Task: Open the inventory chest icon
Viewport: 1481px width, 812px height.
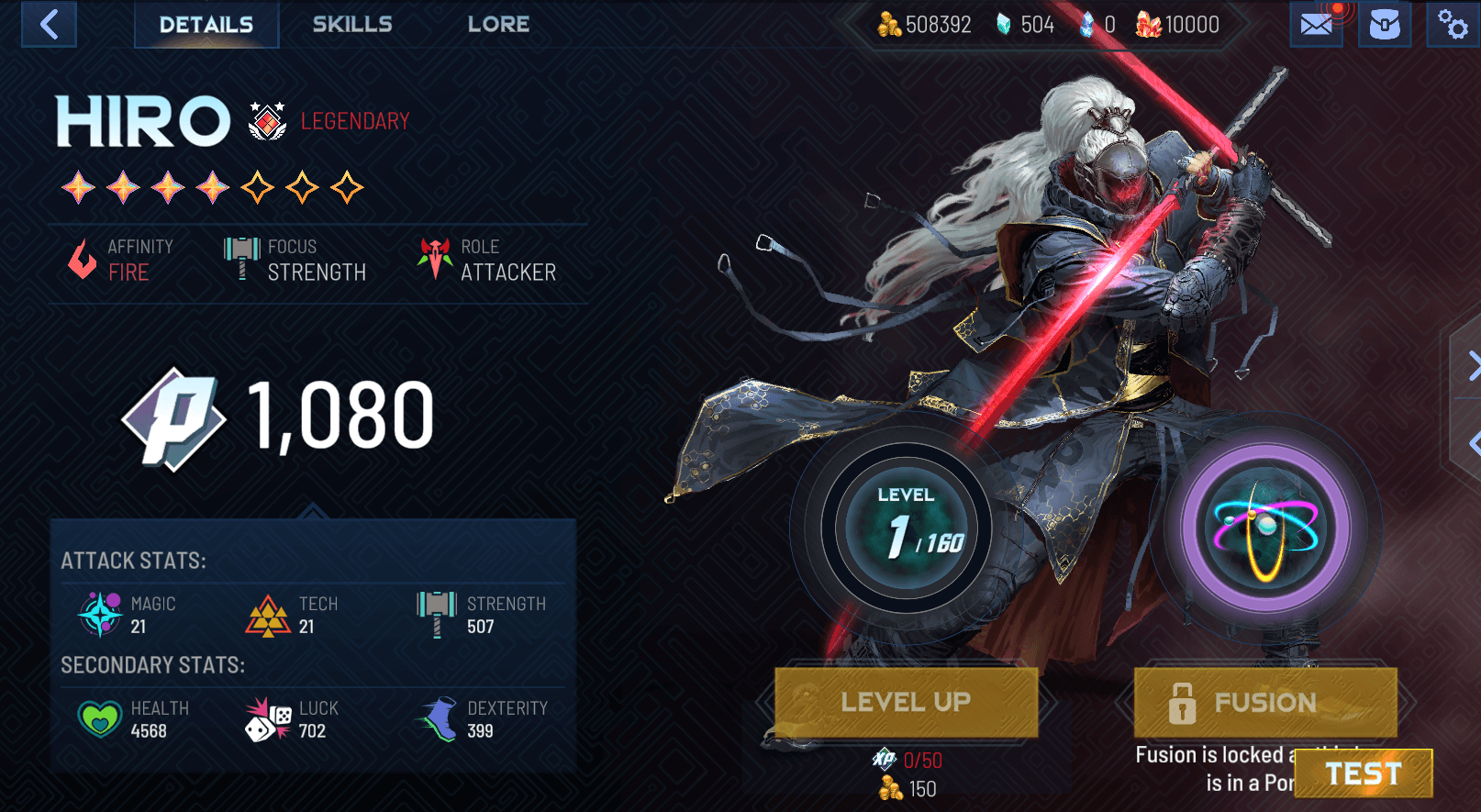Action: (1385, 25)
